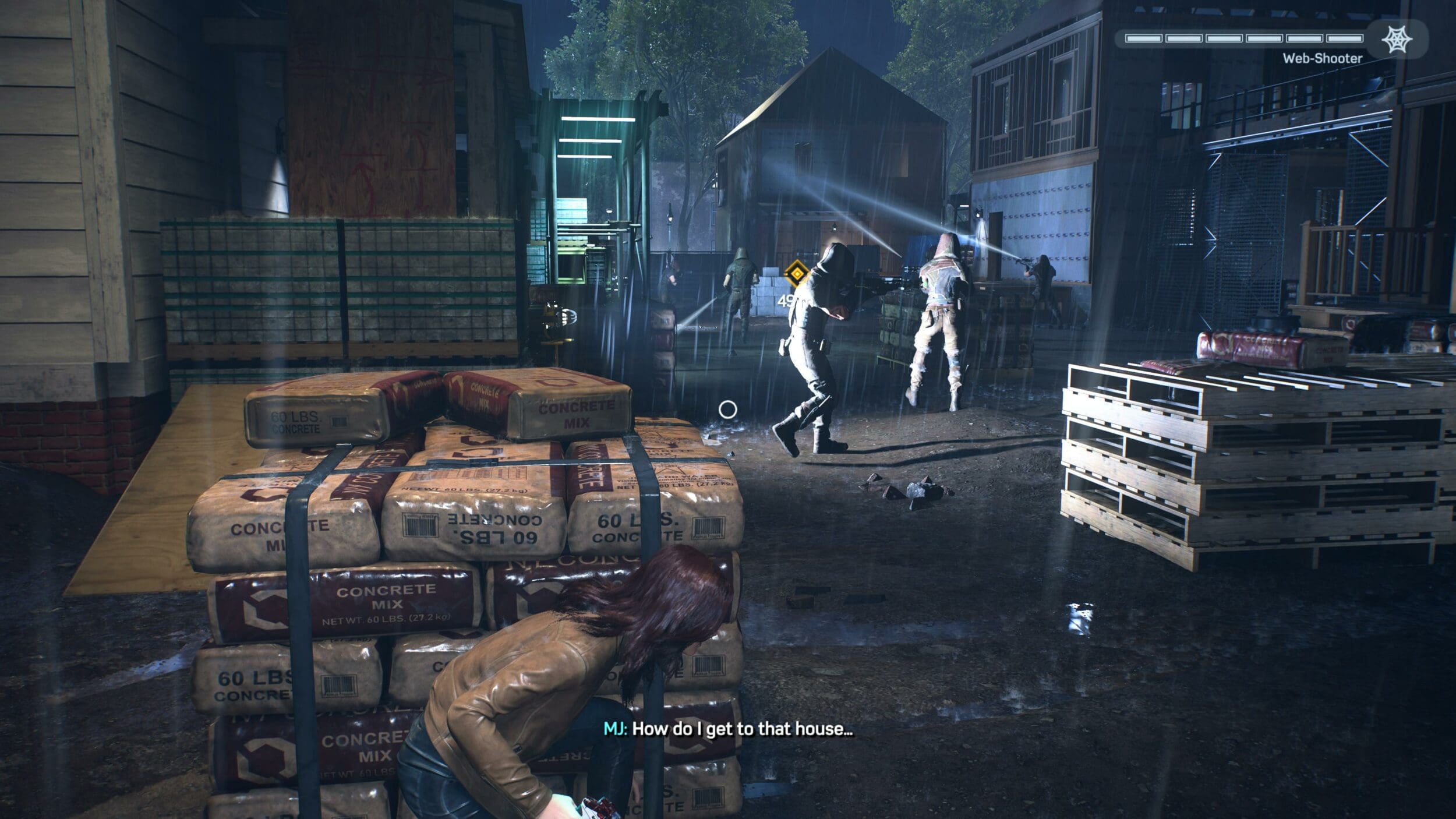Select the Web-Shooter spider web icon

click(1397, 39)
